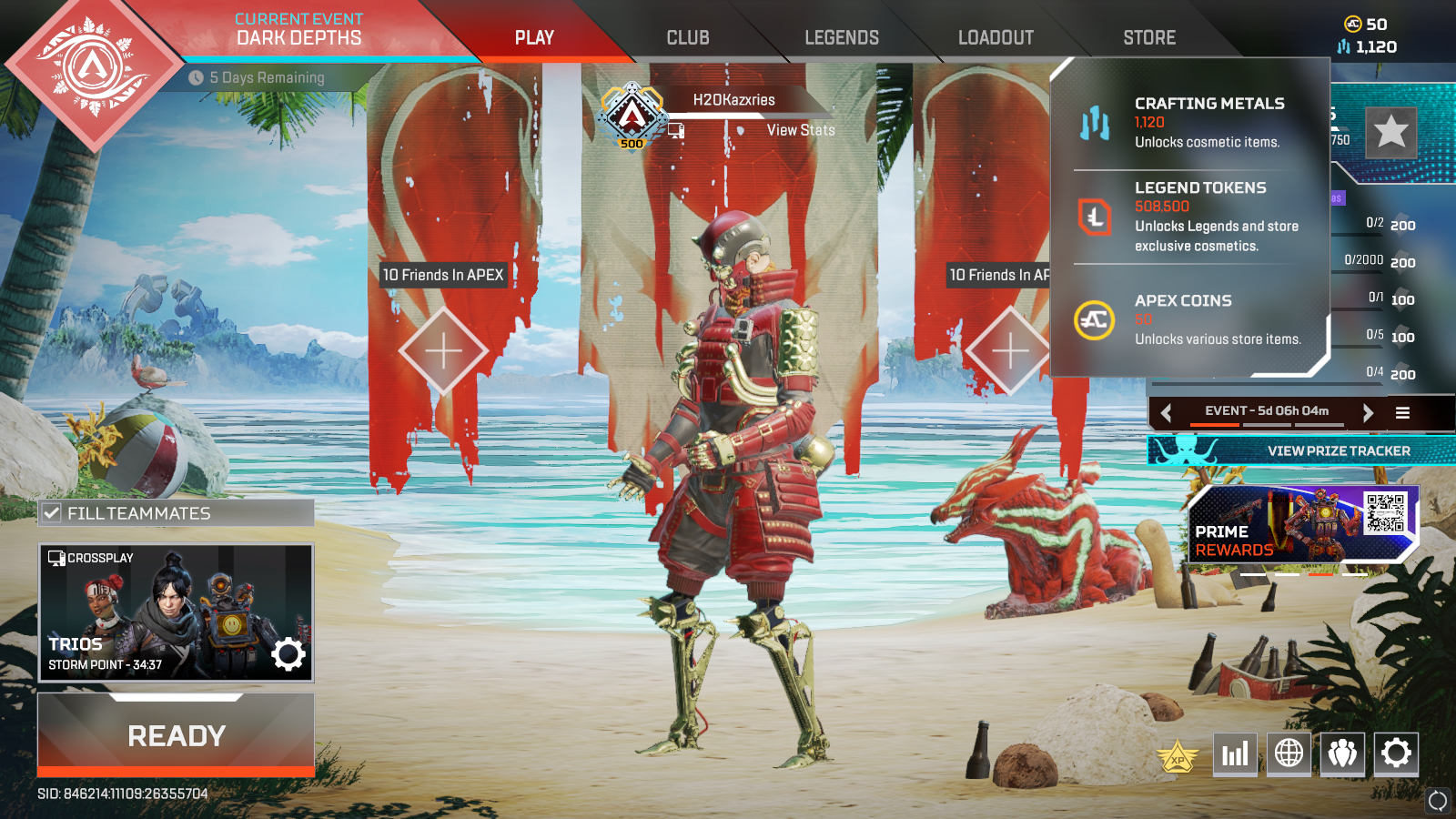The width and height of the screenshot is (1456, 819).
Task: Toggle the Fill Teammates checkbox
Action: pyautogui.click(x=53, y=513)
